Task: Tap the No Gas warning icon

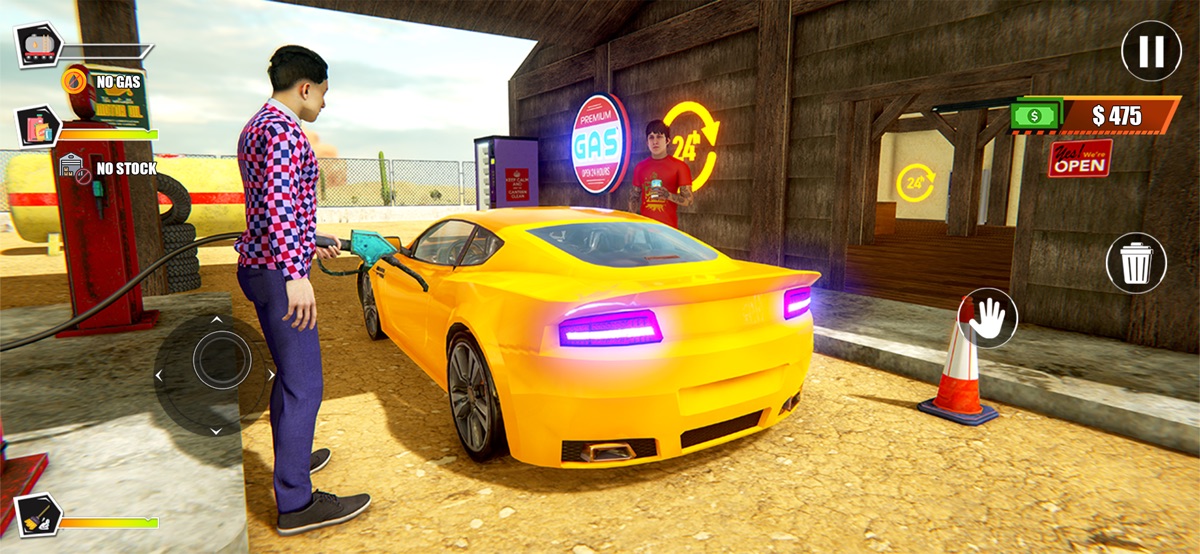Action: pyautogui.click(x=75, y=80)
